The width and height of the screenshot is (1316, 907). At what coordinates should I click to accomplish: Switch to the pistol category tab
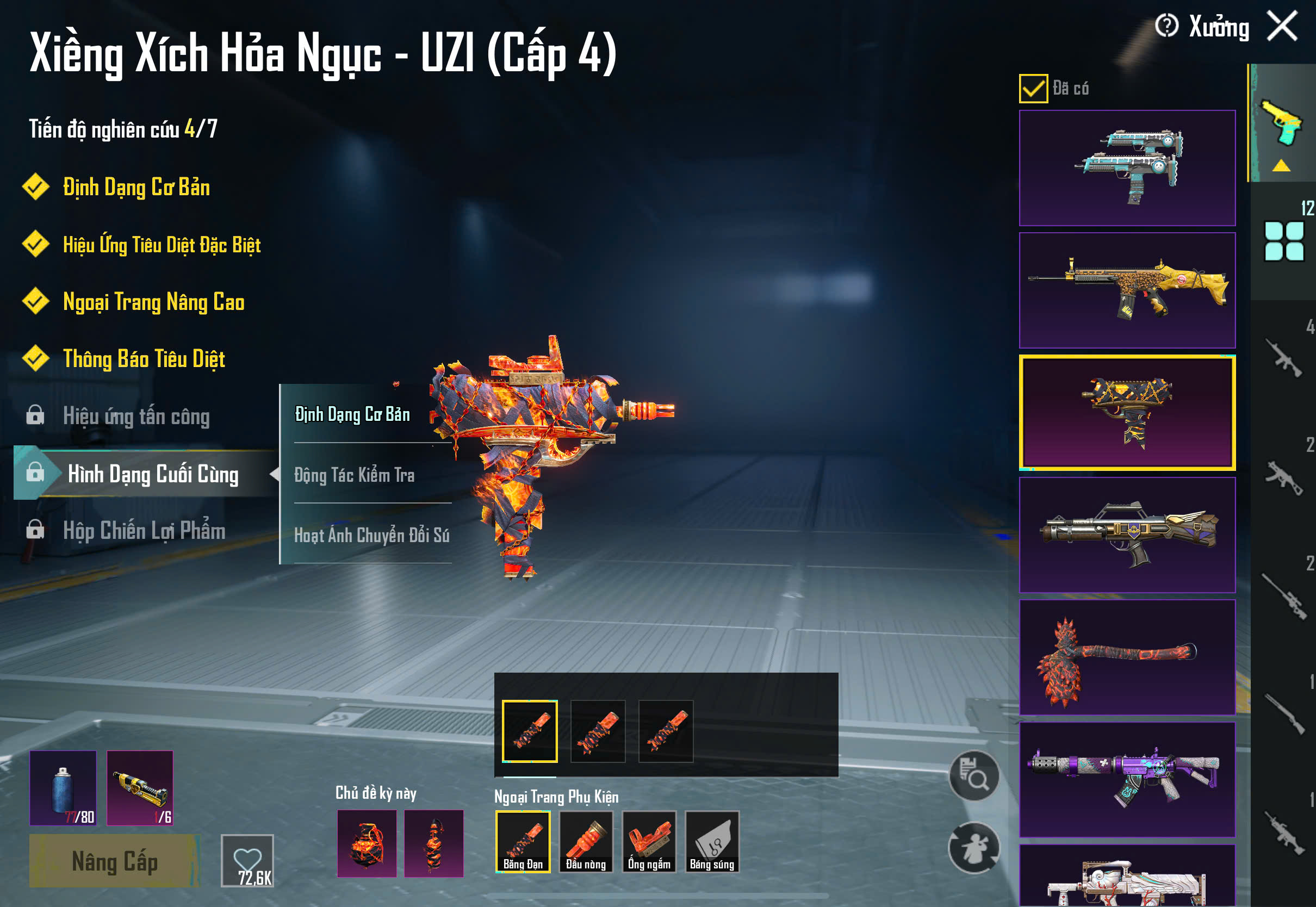pyautogui.click(x=1282, y=123)
